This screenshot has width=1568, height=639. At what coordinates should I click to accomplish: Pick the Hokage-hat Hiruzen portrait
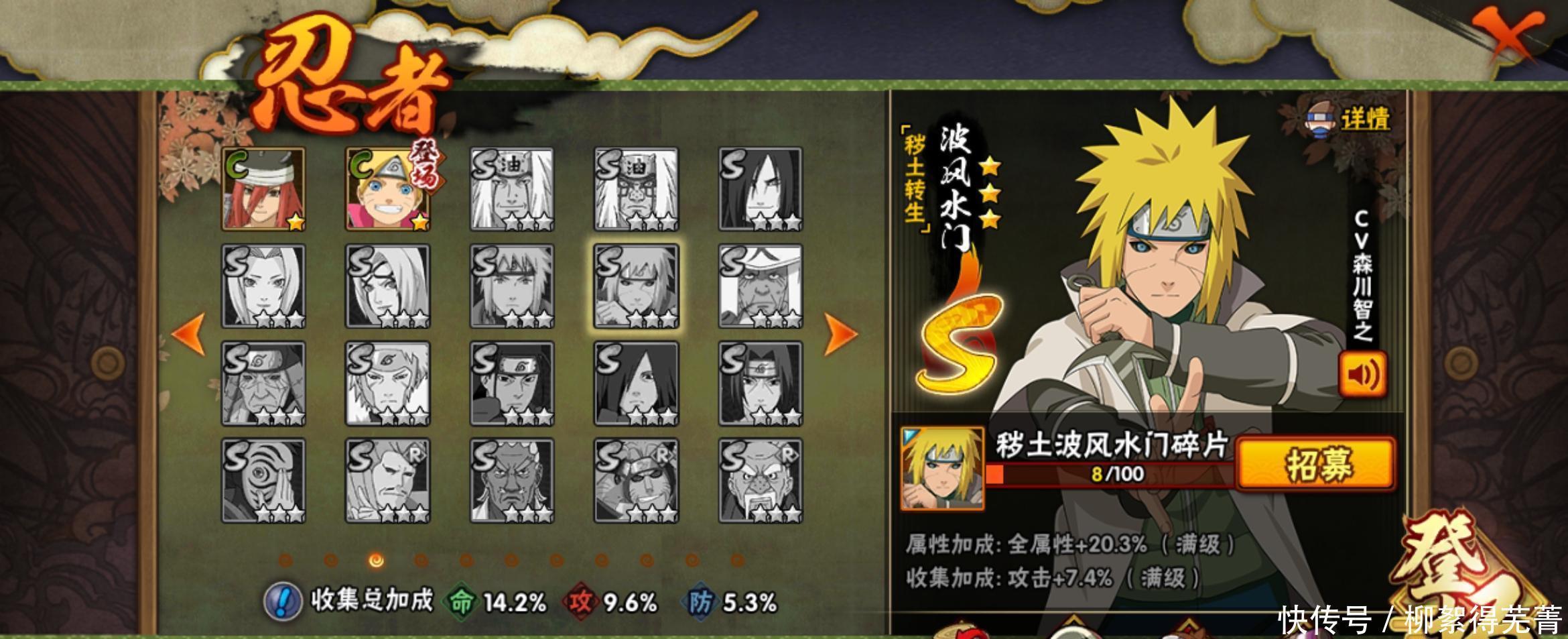(x=761, y=286)
